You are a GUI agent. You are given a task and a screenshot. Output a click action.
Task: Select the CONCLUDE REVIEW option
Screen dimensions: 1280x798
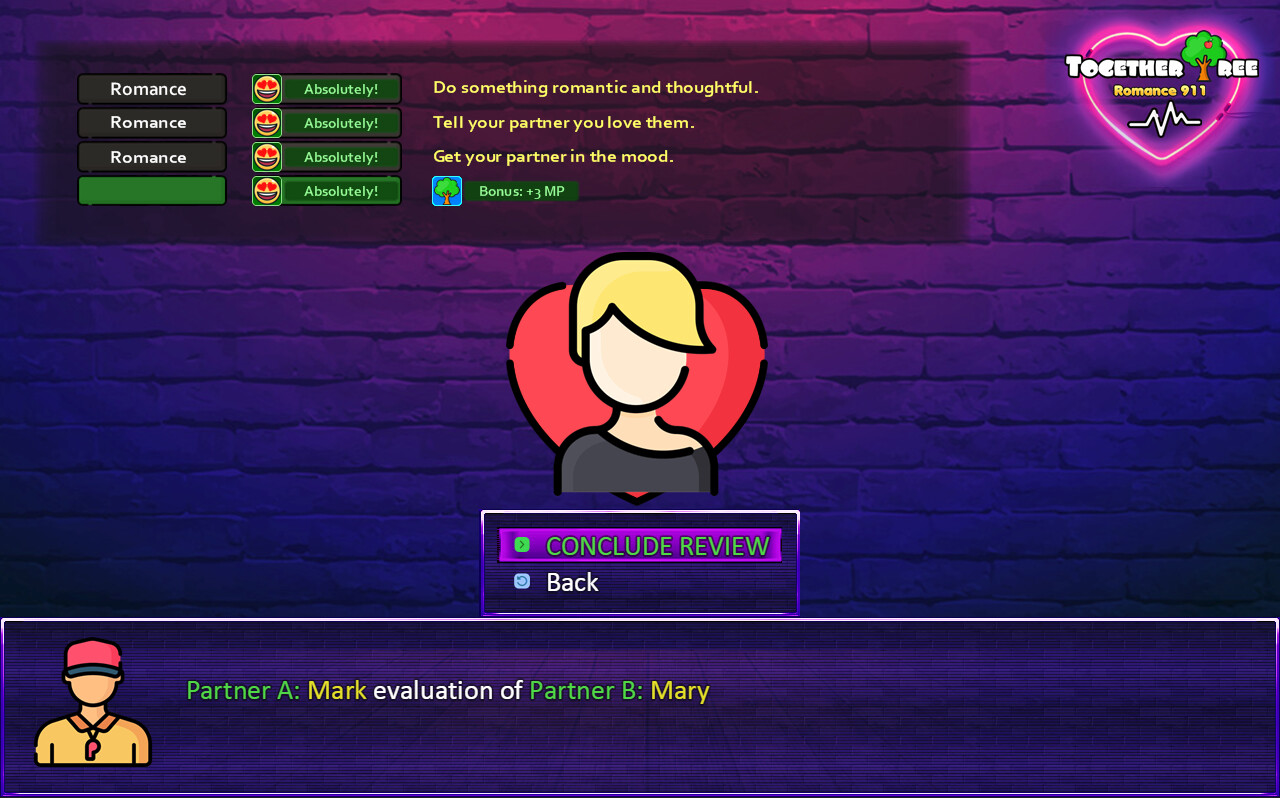pos(657,545)
